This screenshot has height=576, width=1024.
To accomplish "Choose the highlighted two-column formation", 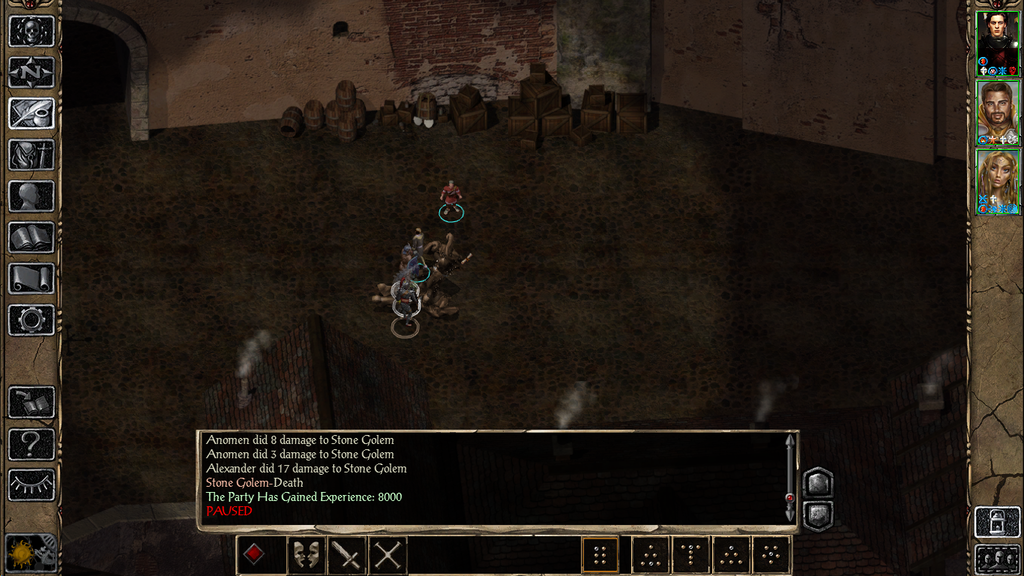I will click(x=600, y=555).
